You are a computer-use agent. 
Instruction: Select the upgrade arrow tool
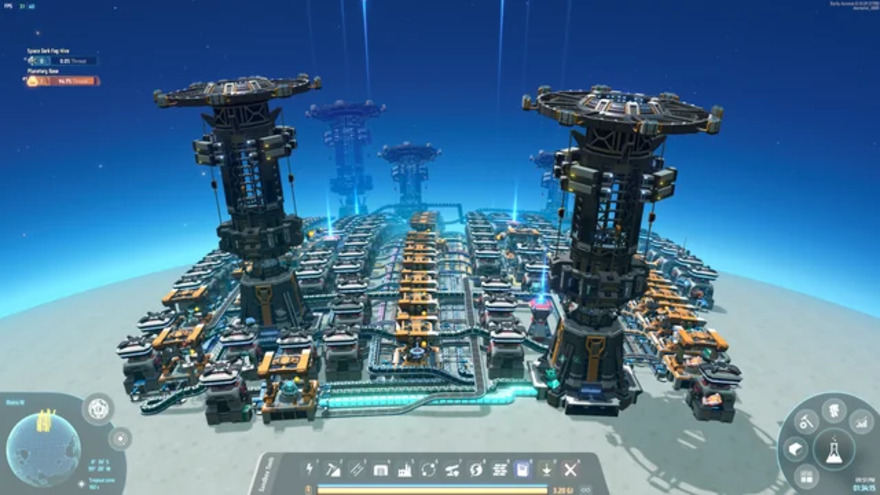[x=547, y=468]
